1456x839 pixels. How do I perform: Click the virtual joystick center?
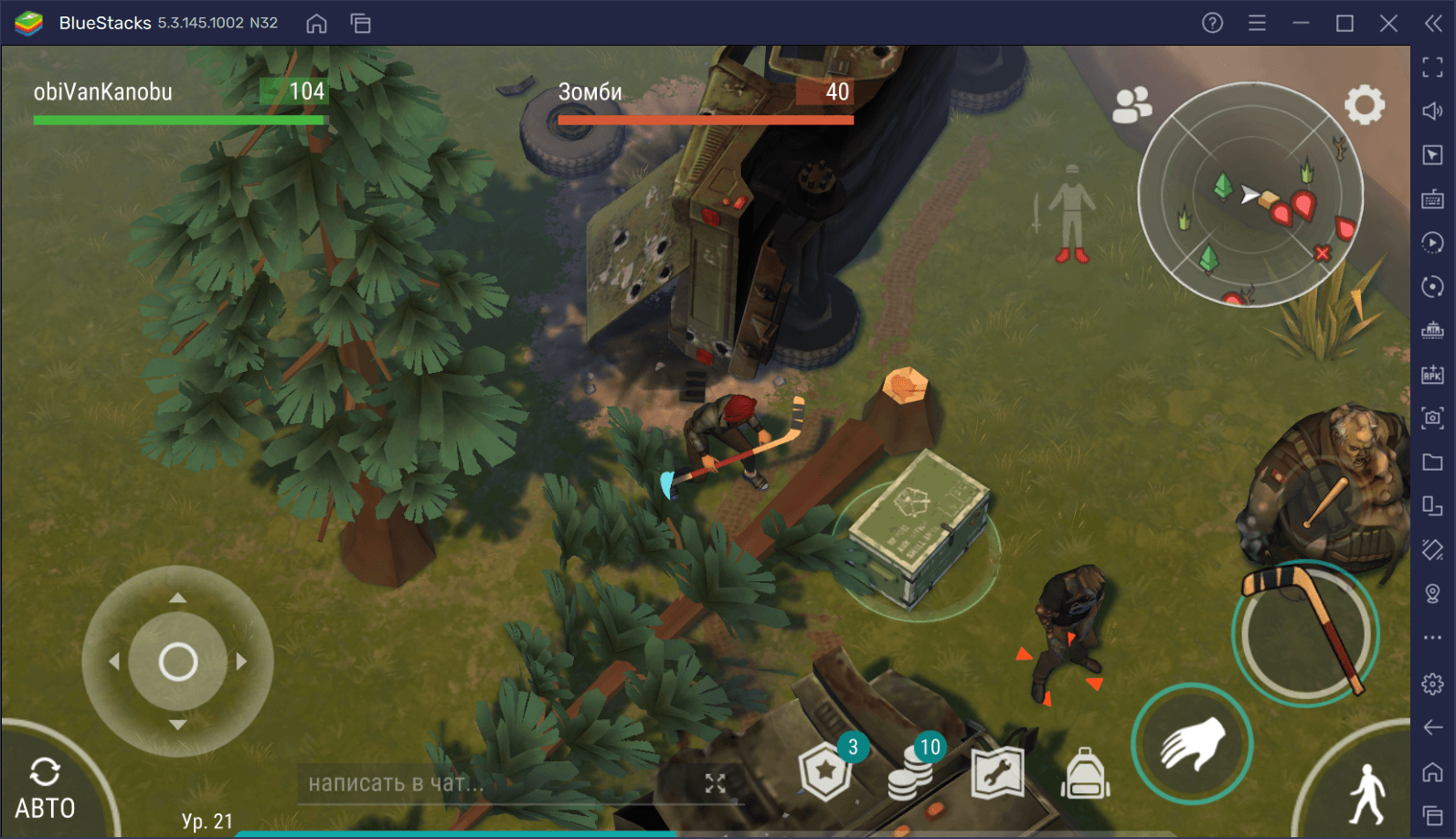178,662
